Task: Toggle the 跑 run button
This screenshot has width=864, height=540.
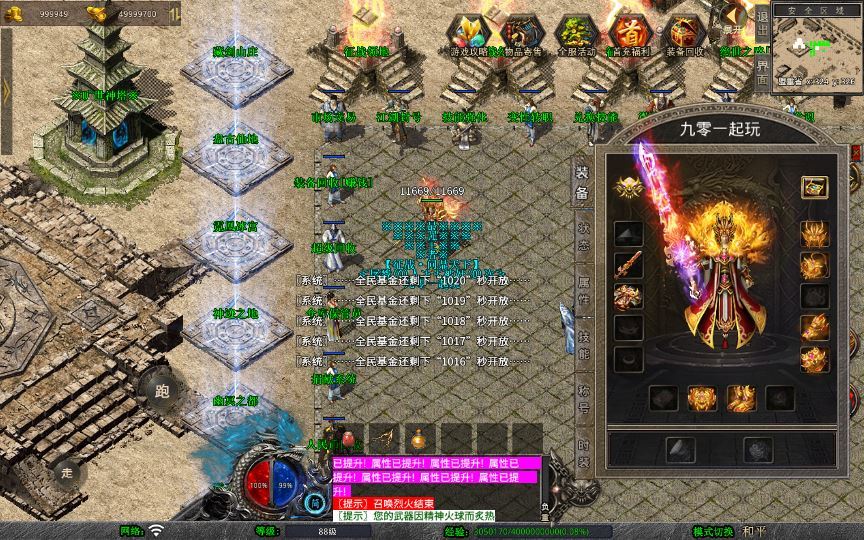Action: pos(161,391)
